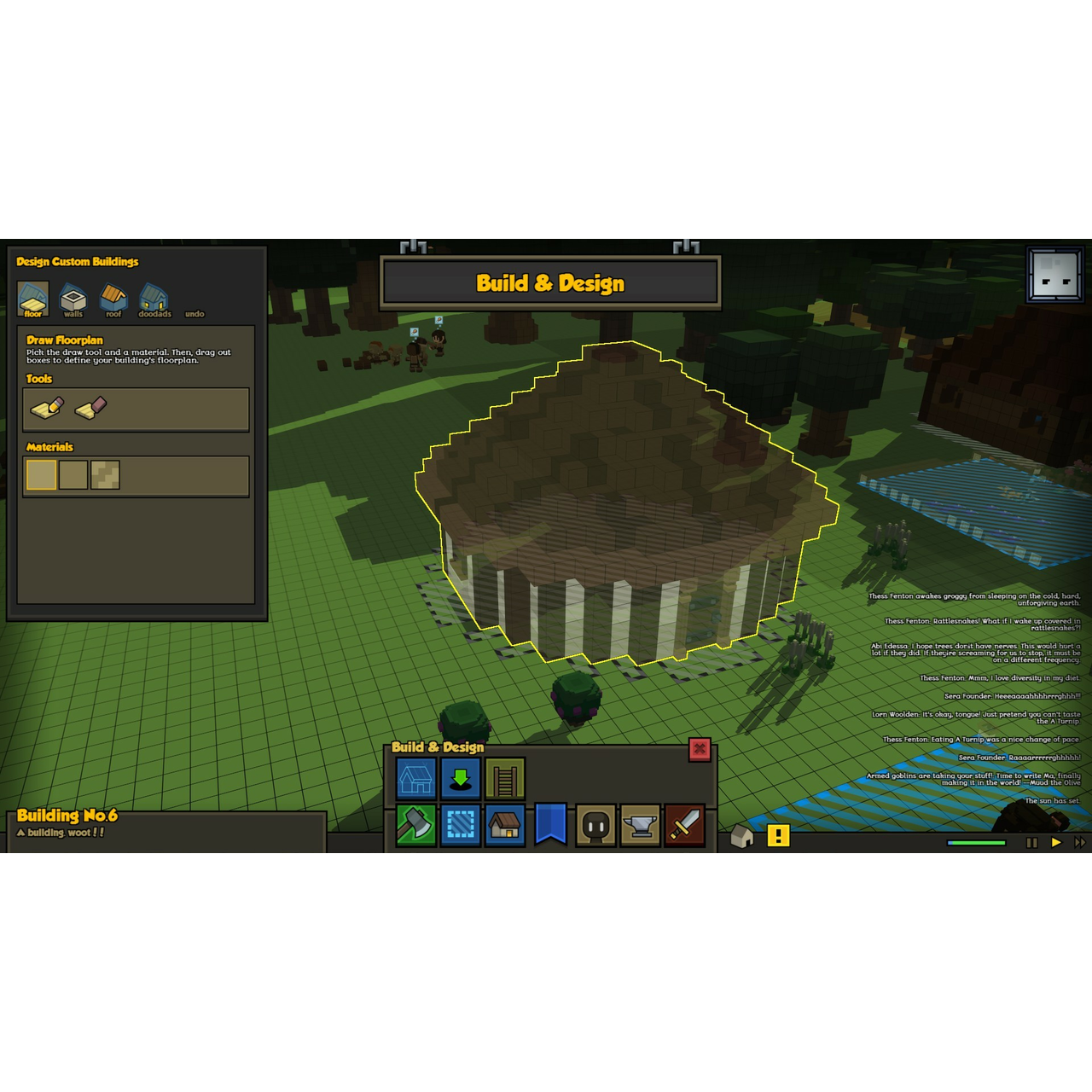Select the first light floor material
This screenshot has width=1092, height=1092.
pos(41,475)
